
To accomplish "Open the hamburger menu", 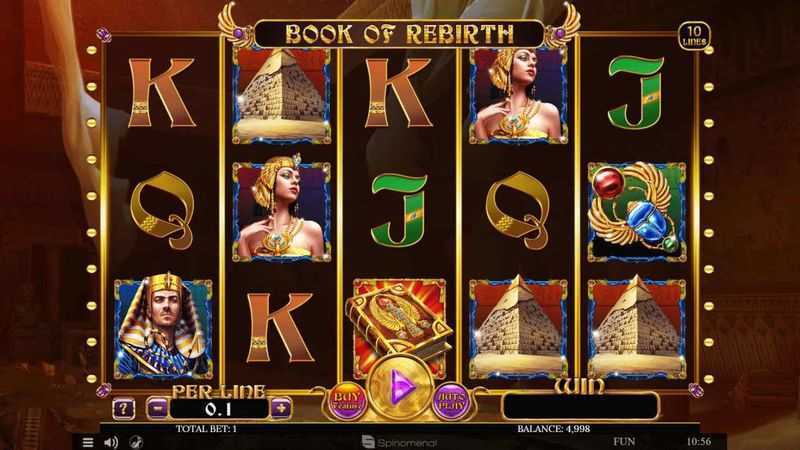I will 88,441.
